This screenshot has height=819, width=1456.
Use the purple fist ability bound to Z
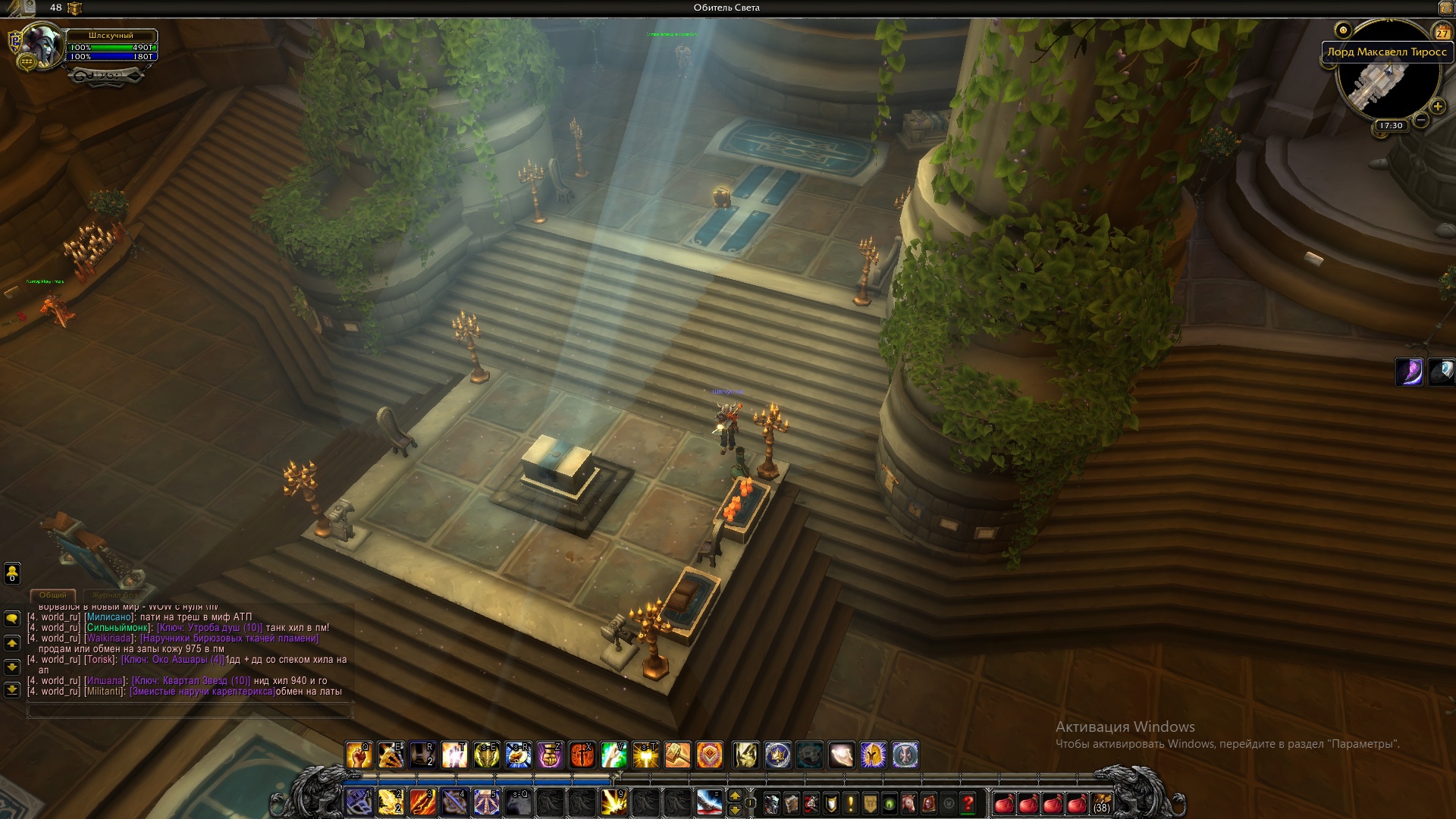(550, 755)
